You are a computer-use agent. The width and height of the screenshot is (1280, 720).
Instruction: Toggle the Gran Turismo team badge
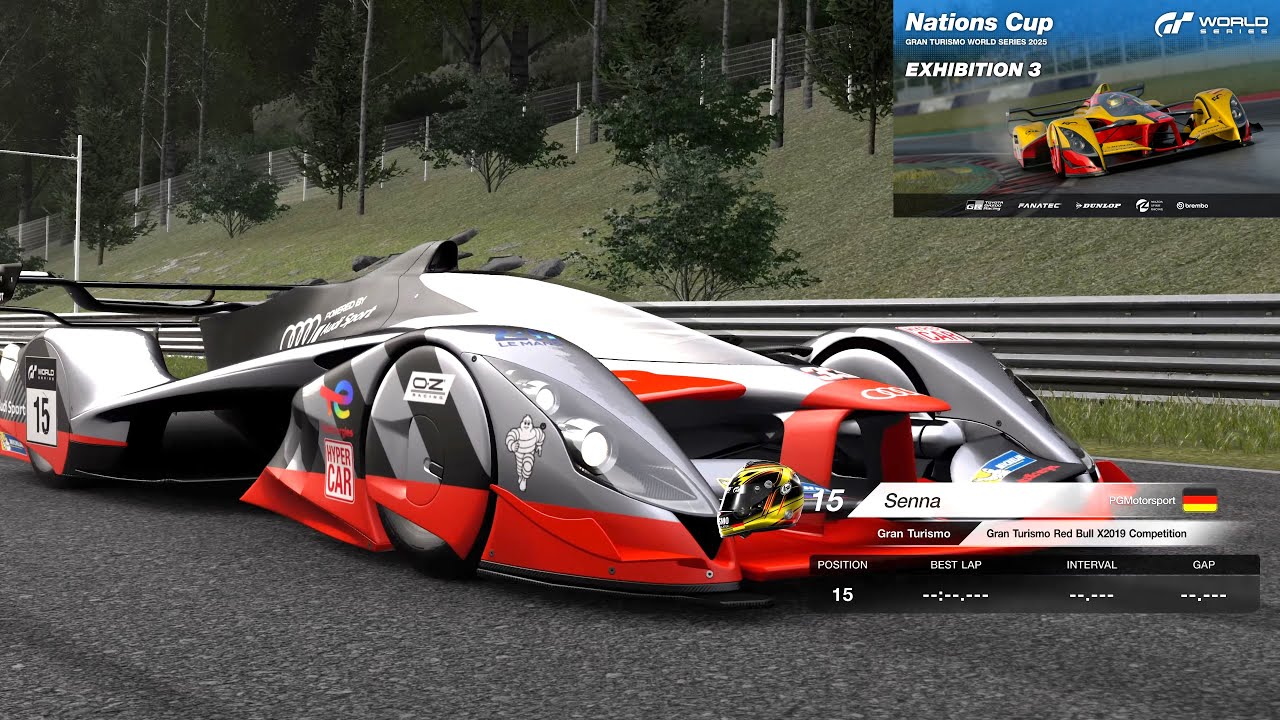[913, 533]
